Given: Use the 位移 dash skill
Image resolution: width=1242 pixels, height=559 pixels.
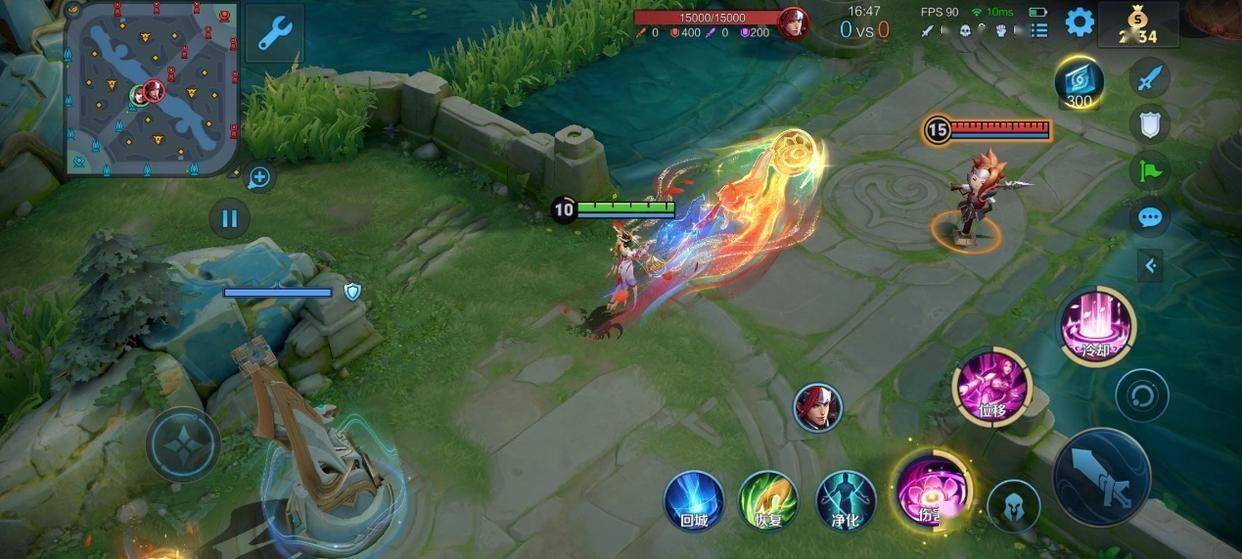Looking at the screenshot, I should point(990,387).
